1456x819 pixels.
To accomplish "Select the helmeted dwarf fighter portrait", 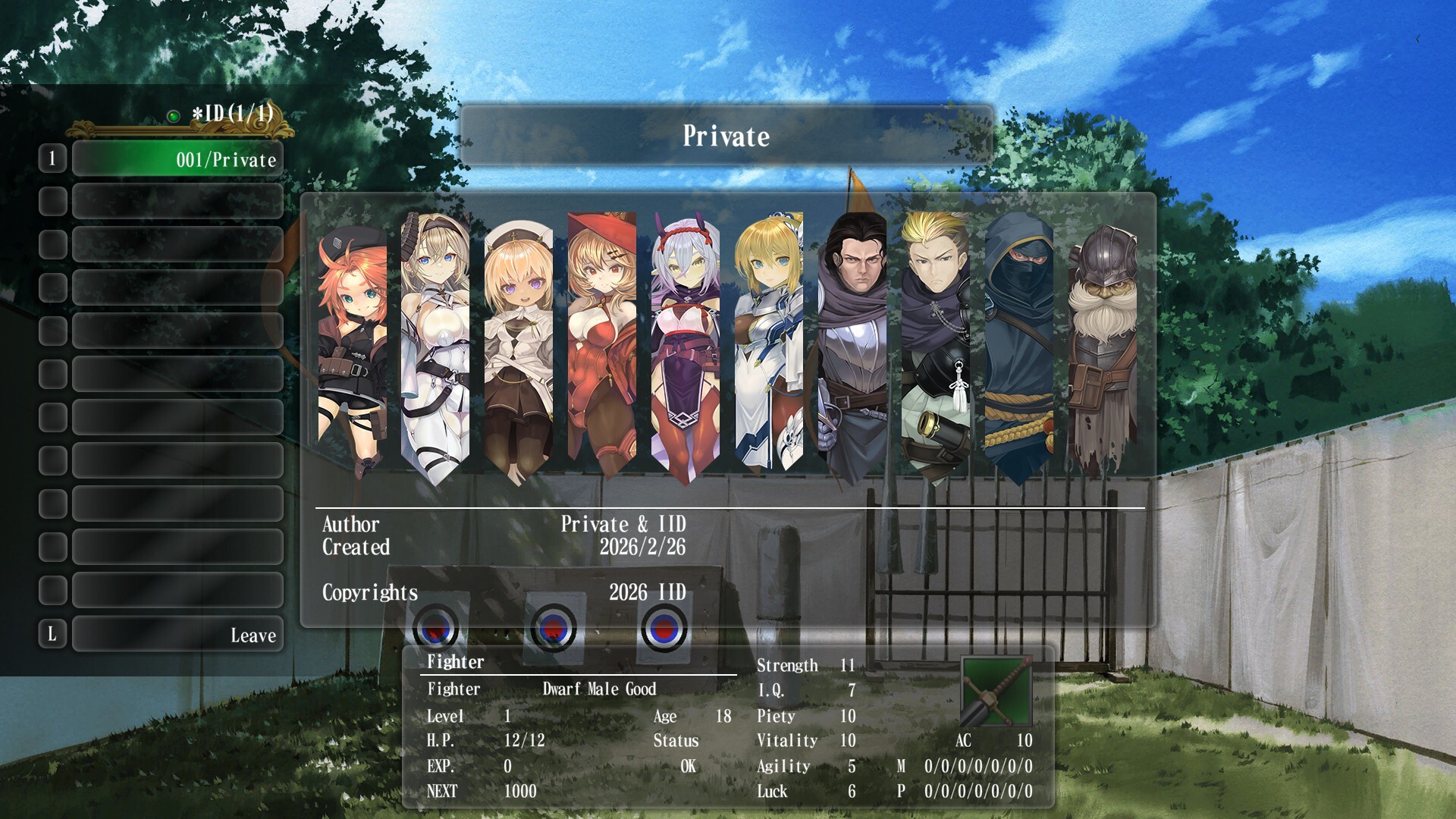I will pos(1103,341).
